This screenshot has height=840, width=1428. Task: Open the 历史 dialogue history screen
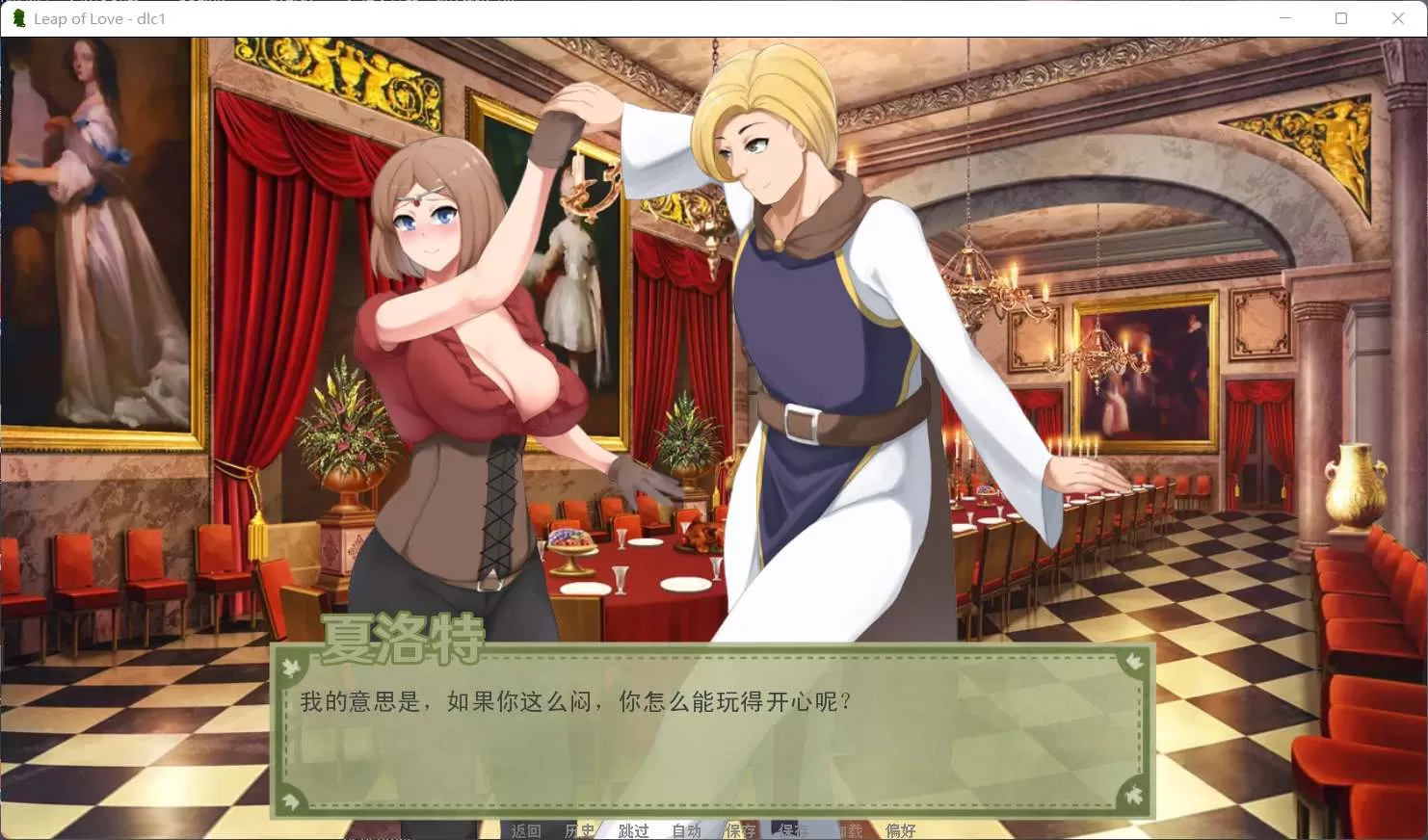point(581,829)
